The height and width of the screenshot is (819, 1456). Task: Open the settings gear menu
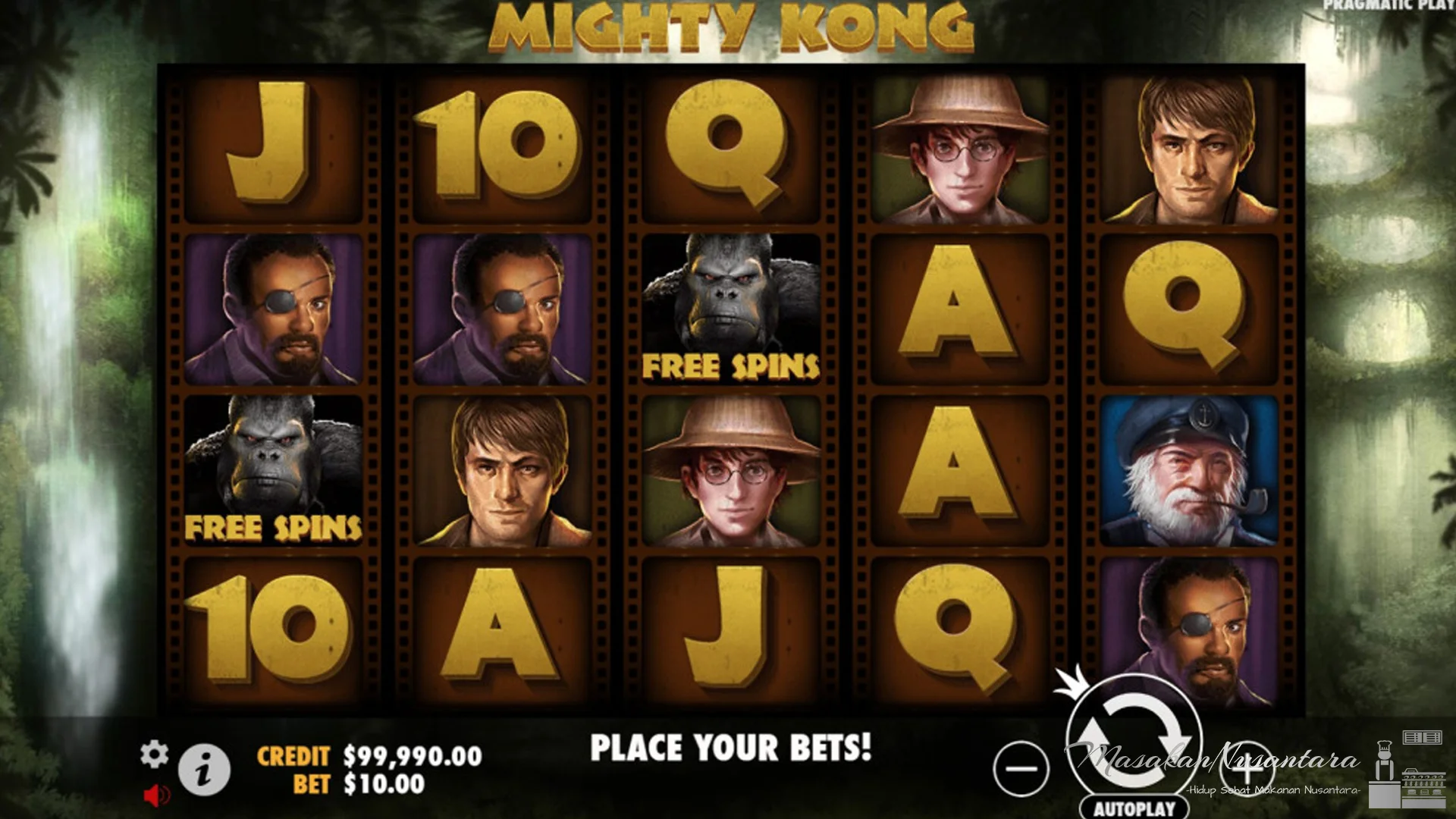(x=155, y=755)
